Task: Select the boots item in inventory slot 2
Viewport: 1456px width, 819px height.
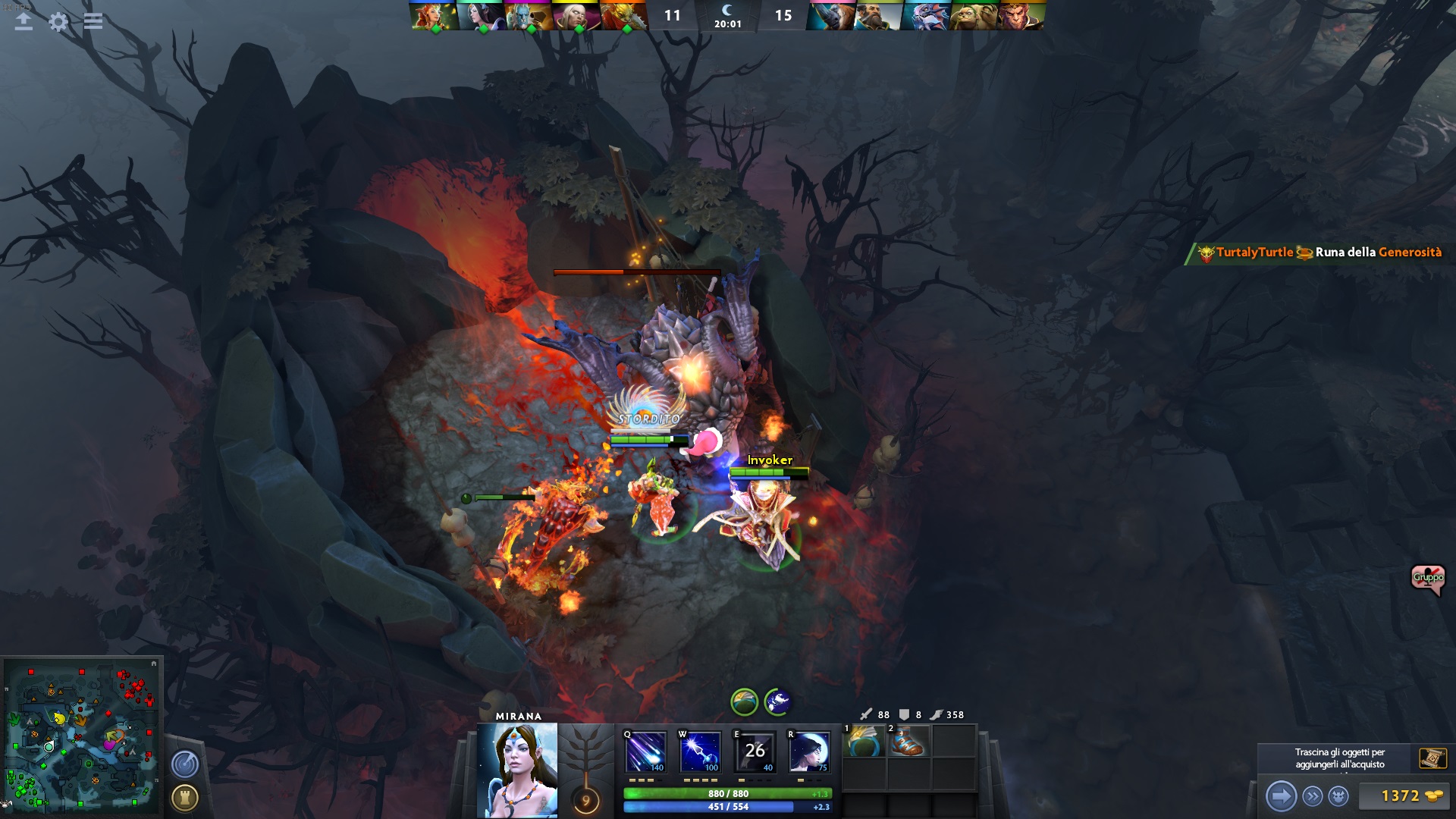Action: click(908, 741)
